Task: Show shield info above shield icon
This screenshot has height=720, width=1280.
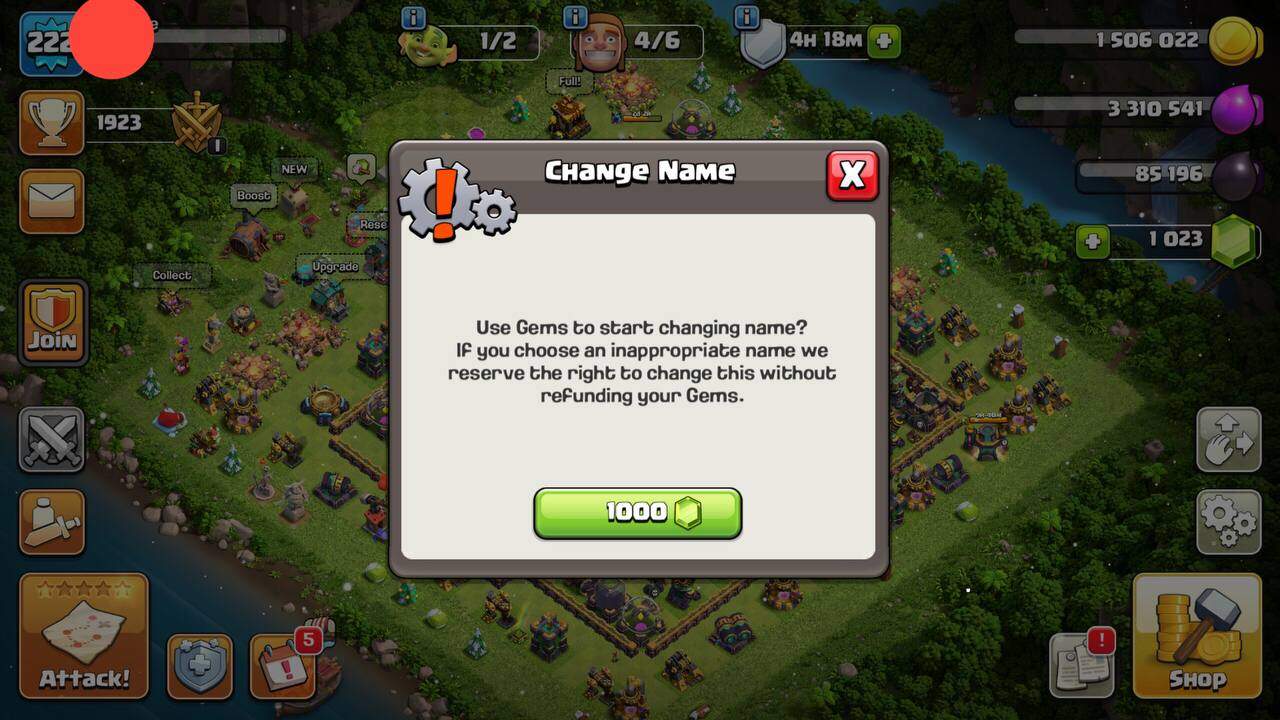Action: (x=746, y=17)
